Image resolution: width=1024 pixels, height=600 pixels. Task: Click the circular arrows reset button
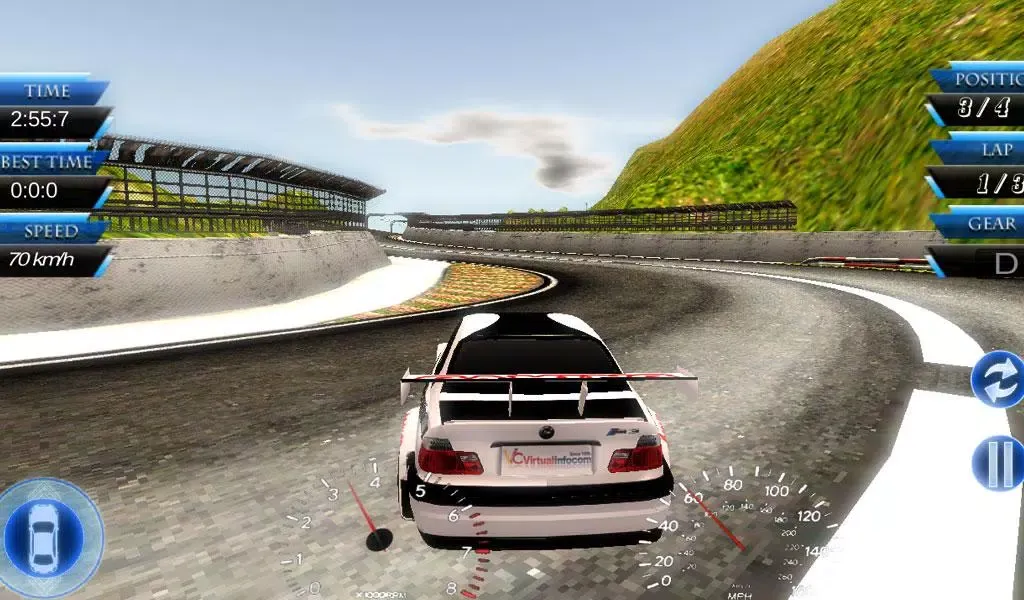1000,379
